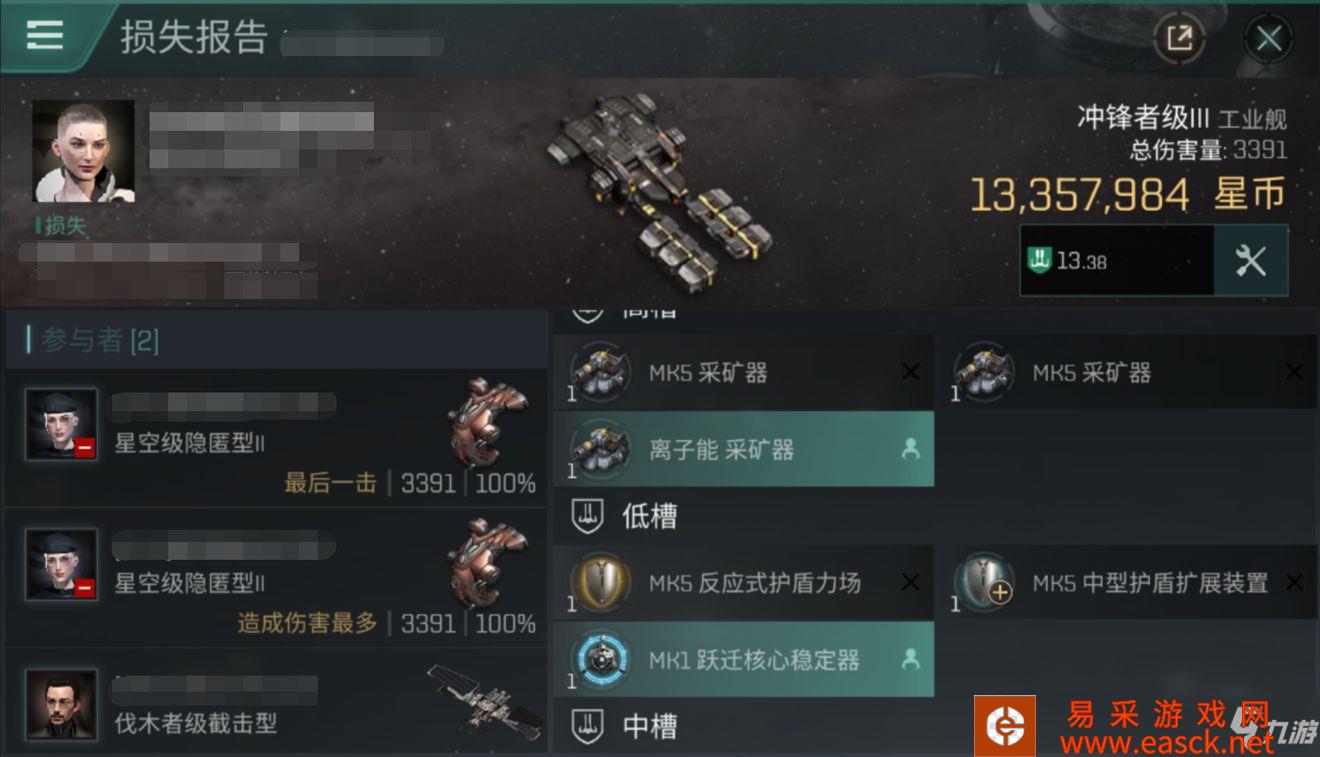The width and height of the screenshot is (1320, 757).
Task: Click the plus icon on MK5 中型护盾扩展装置
Action: coord(998,592)
